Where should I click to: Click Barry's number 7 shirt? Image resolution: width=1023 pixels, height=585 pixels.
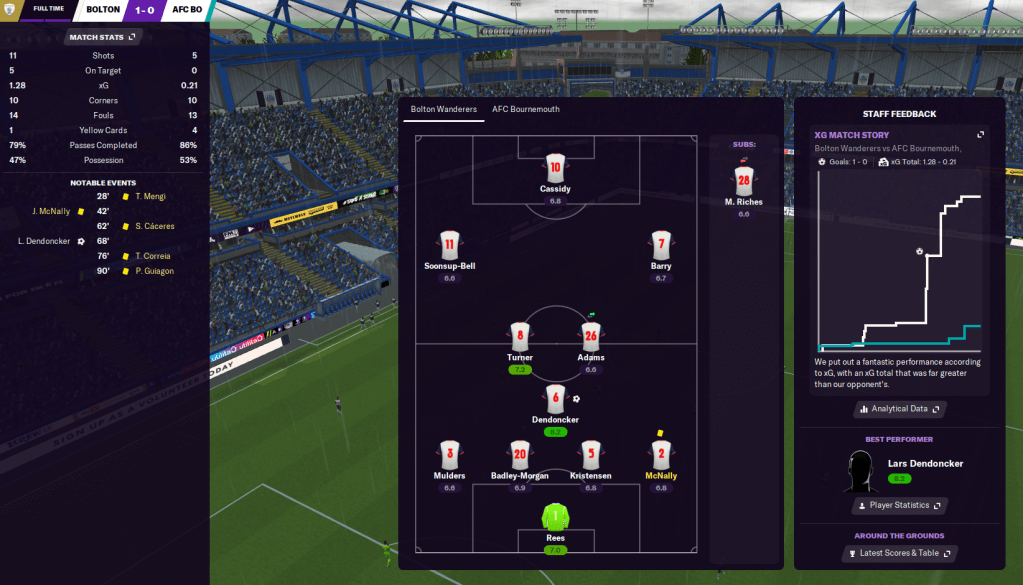(x=661, y=245)
